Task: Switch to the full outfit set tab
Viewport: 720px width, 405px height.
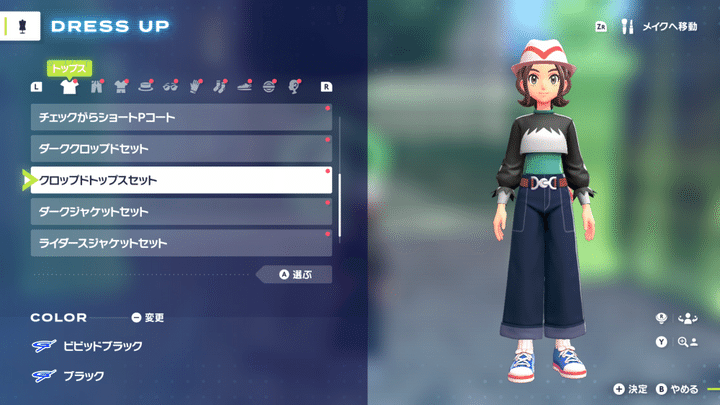Action: pyautogui.click(x=121, y=87)
